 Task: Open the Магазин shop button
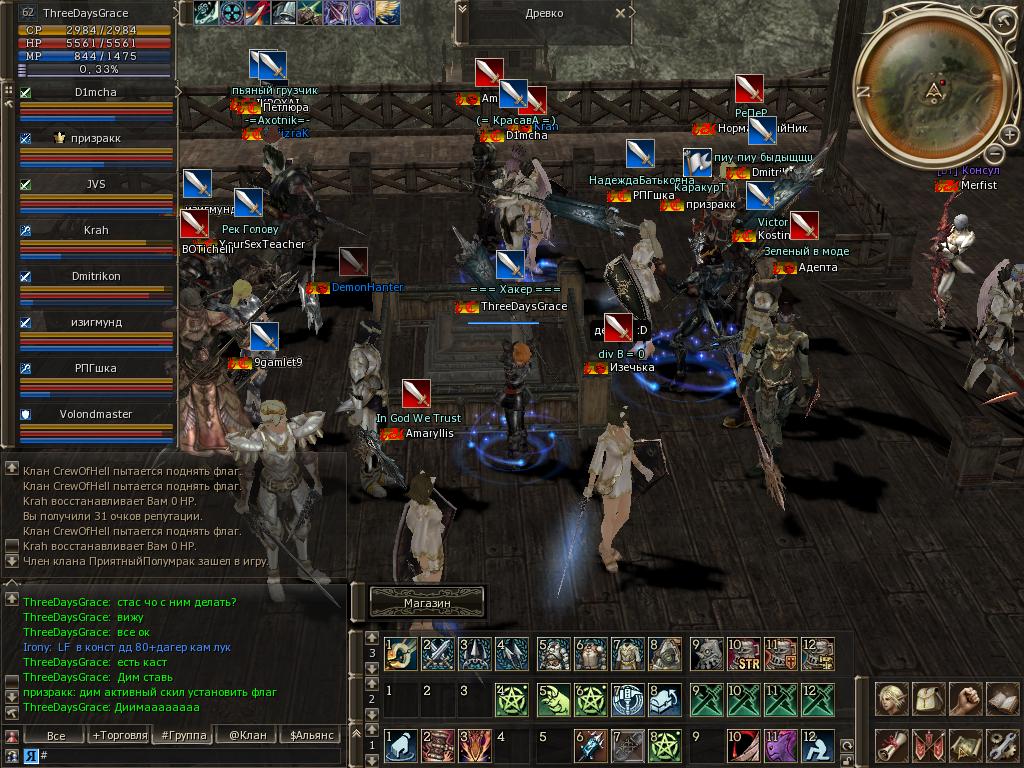click(x=427, y=603)
